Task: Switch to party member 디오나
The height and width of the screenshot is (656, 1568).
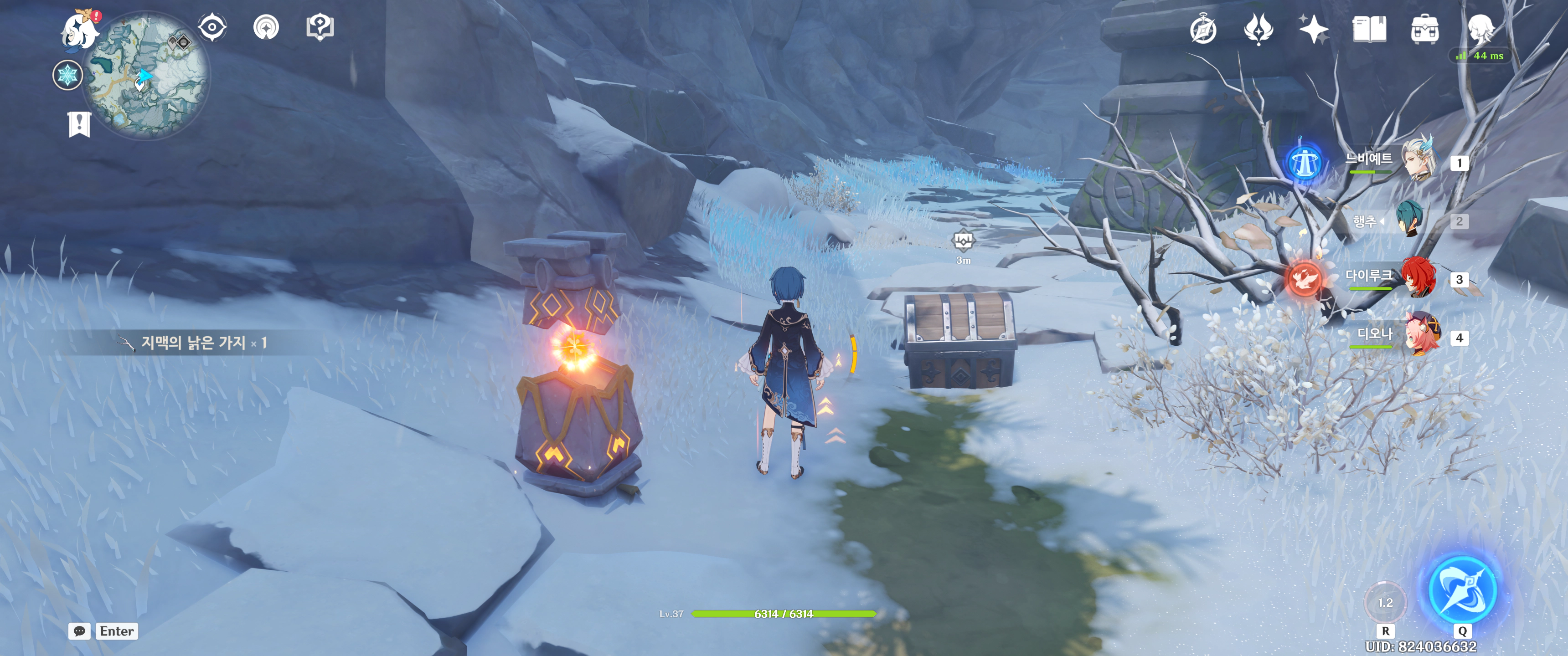Action: coord(1421,336)
